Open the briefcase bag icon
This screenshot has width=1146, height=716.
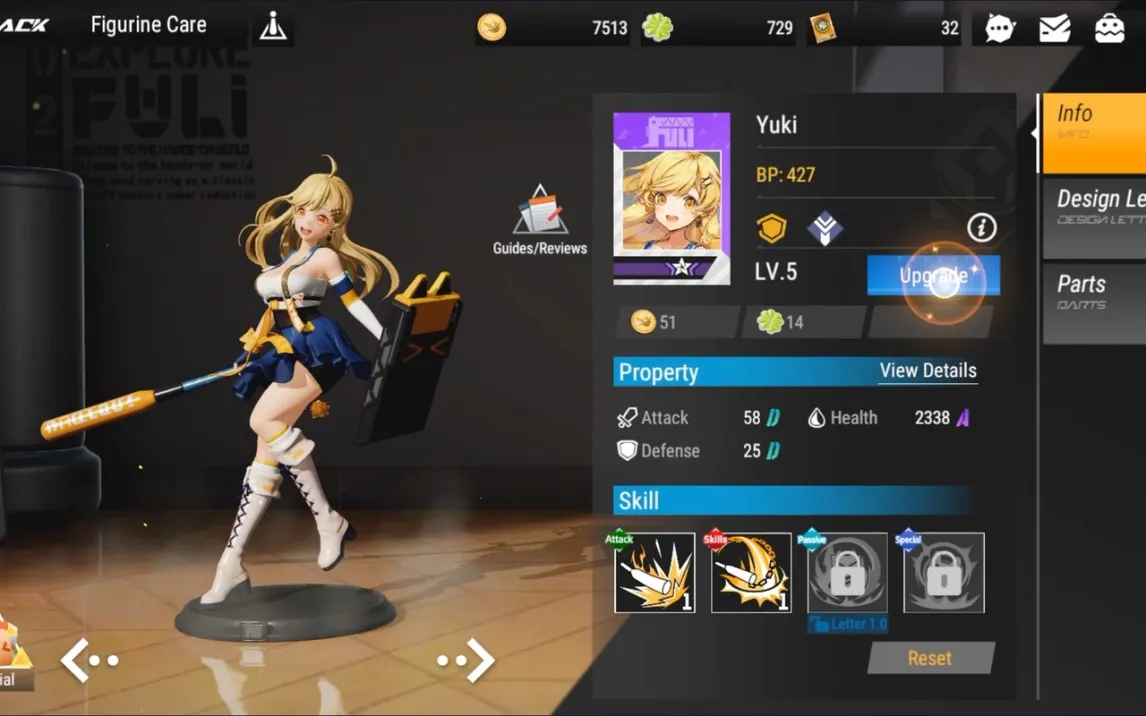coord(1110,28)
